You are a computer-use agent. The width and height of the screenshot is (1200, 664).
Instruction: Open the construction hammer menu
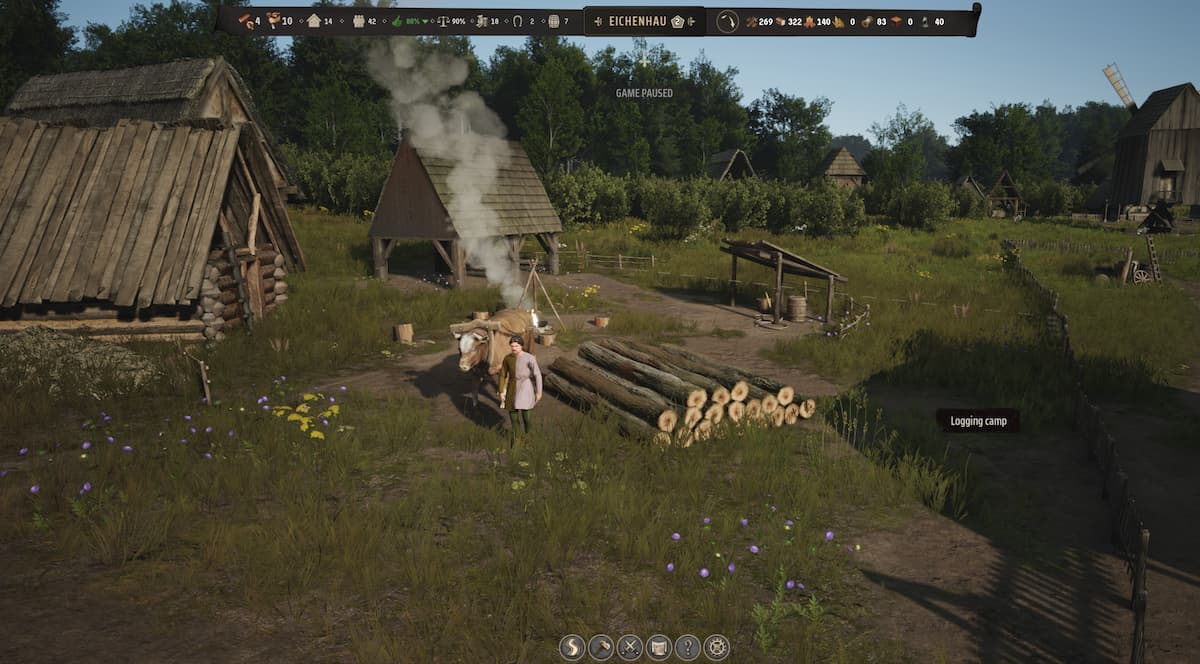click(x=601, y=647)
